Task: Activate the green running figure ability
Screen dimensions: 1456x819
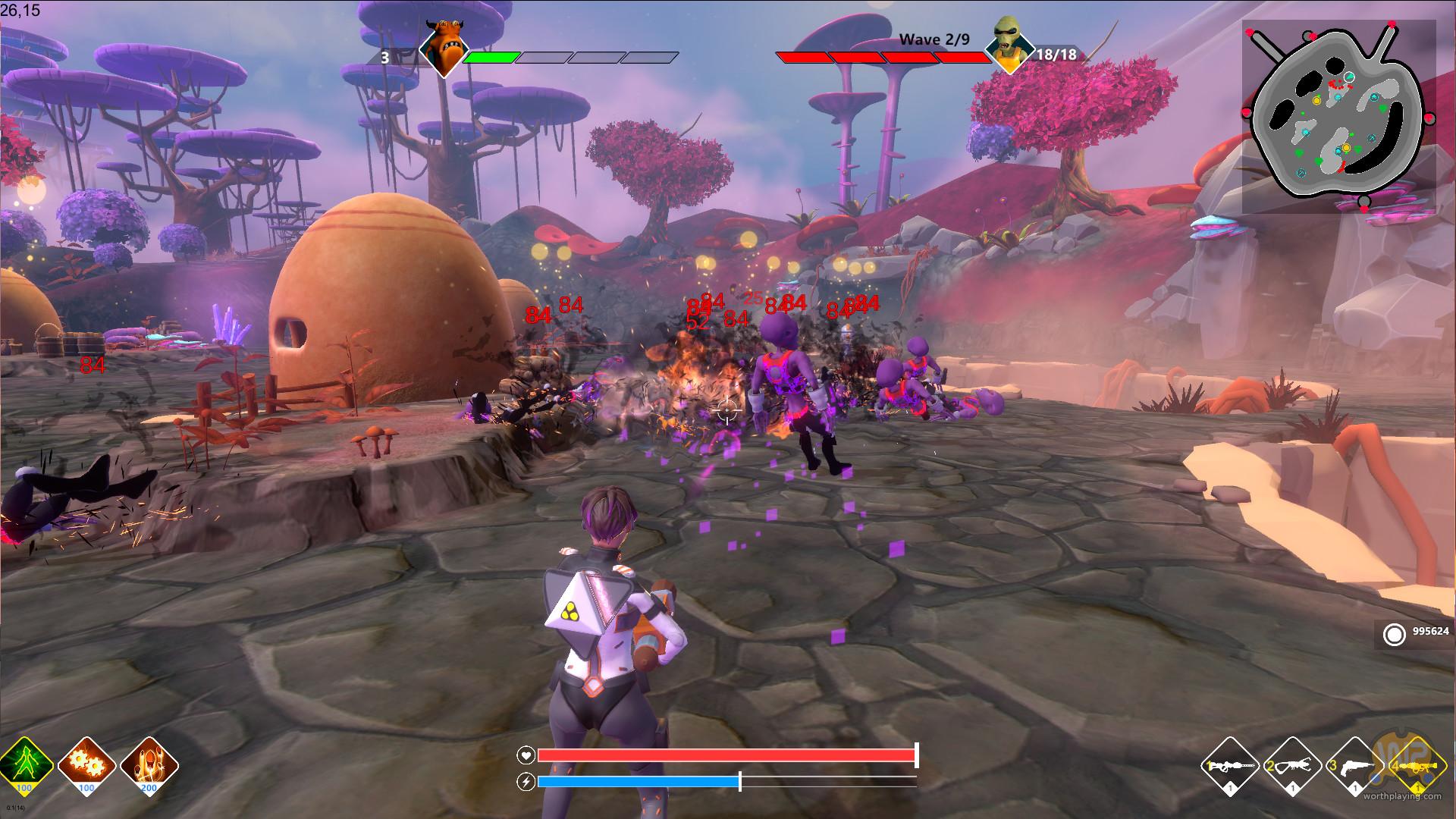Action: [x=25, y=764]
